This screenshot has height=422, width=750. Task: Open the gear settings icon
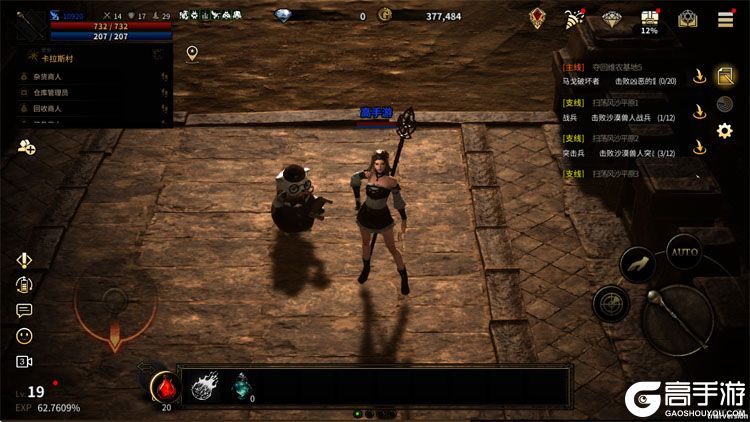point(725,130)
